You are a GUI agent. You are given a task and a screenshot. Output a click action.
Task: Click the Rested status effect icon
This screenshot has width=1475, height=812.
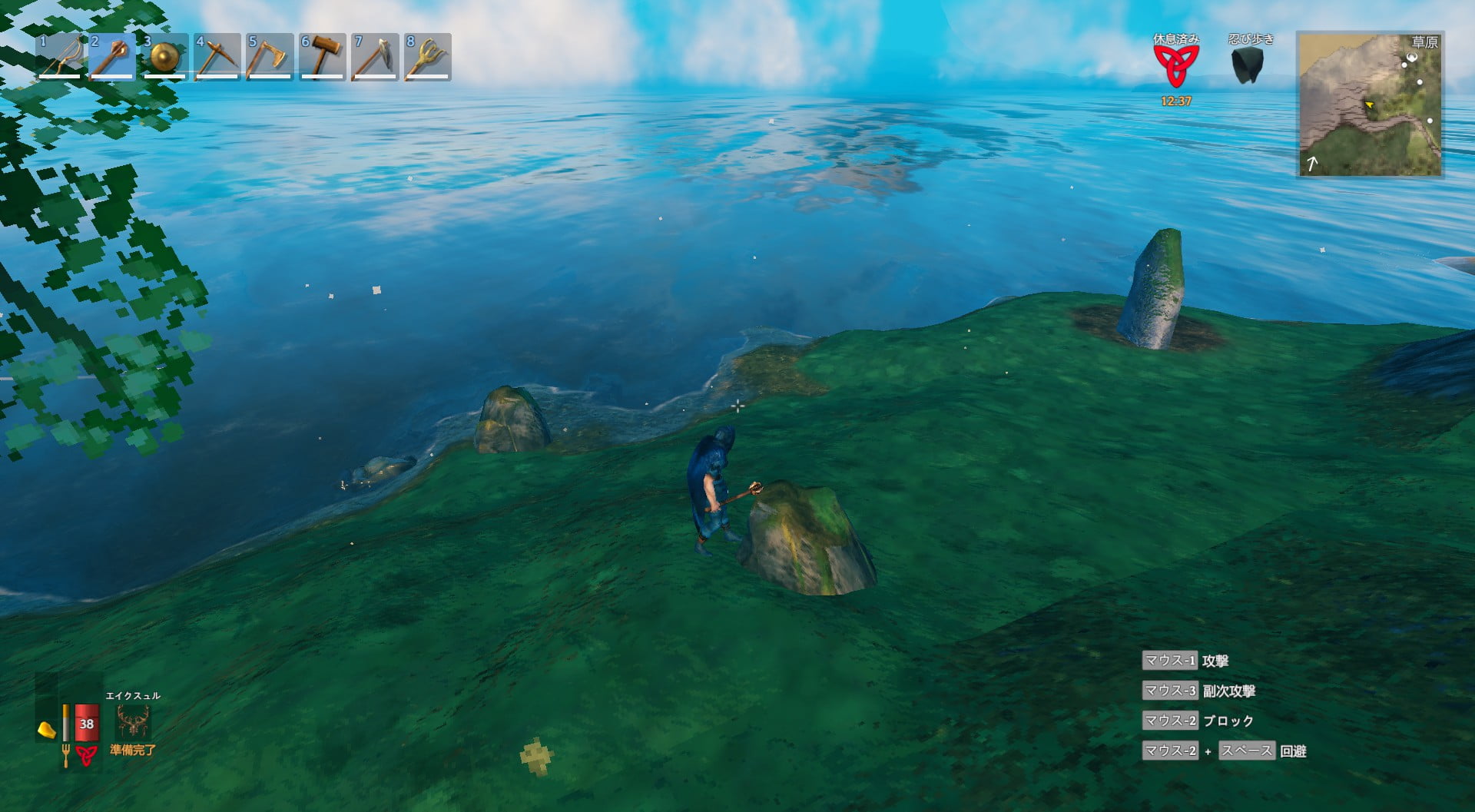click(x=1175, y=66)
